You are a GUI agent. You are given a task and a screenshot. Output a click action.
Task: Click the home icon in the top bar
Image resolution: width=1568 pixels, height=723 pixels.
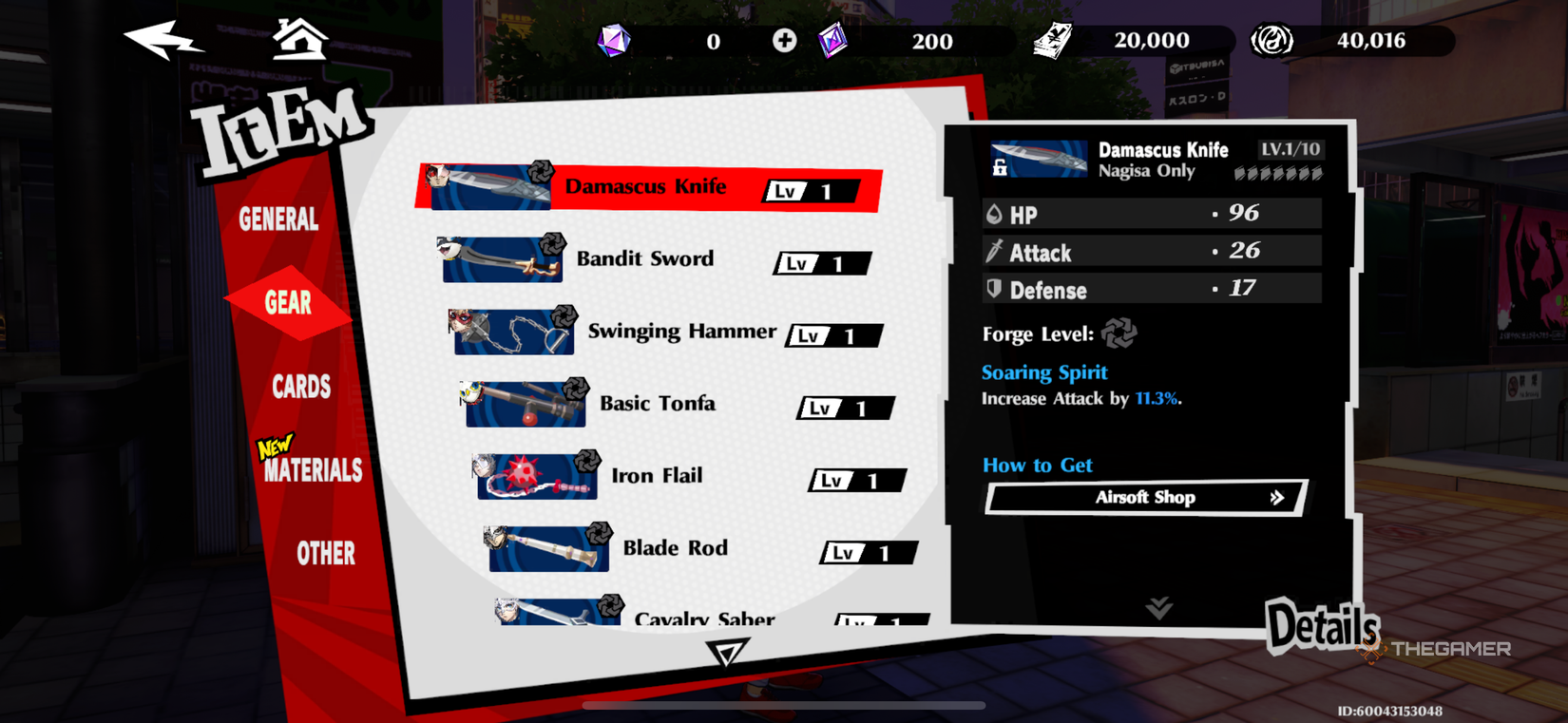[300, 38]
